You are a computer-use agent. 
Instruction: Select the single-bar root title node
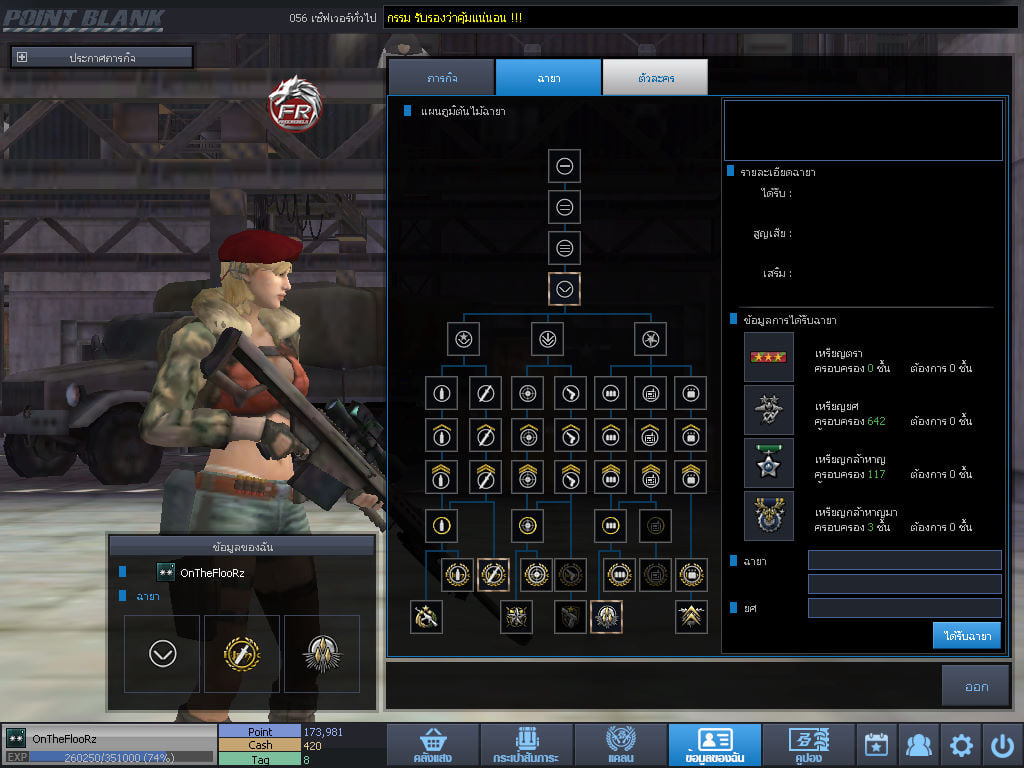[565, 166]
